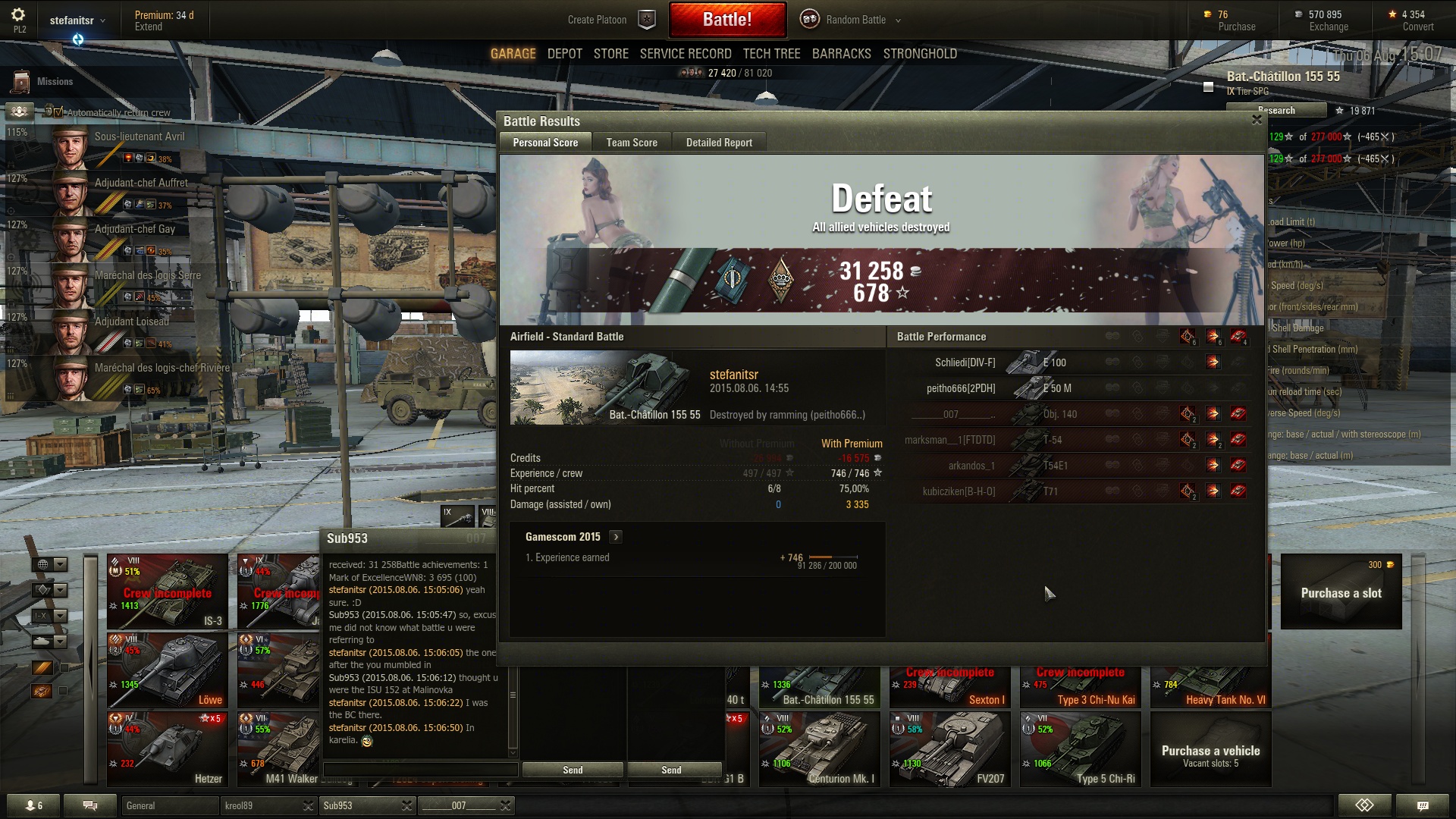Open the Stronghold menu
Viewport: 1456px width, 819px height.
pyautogui.click(x=919, y=54)
